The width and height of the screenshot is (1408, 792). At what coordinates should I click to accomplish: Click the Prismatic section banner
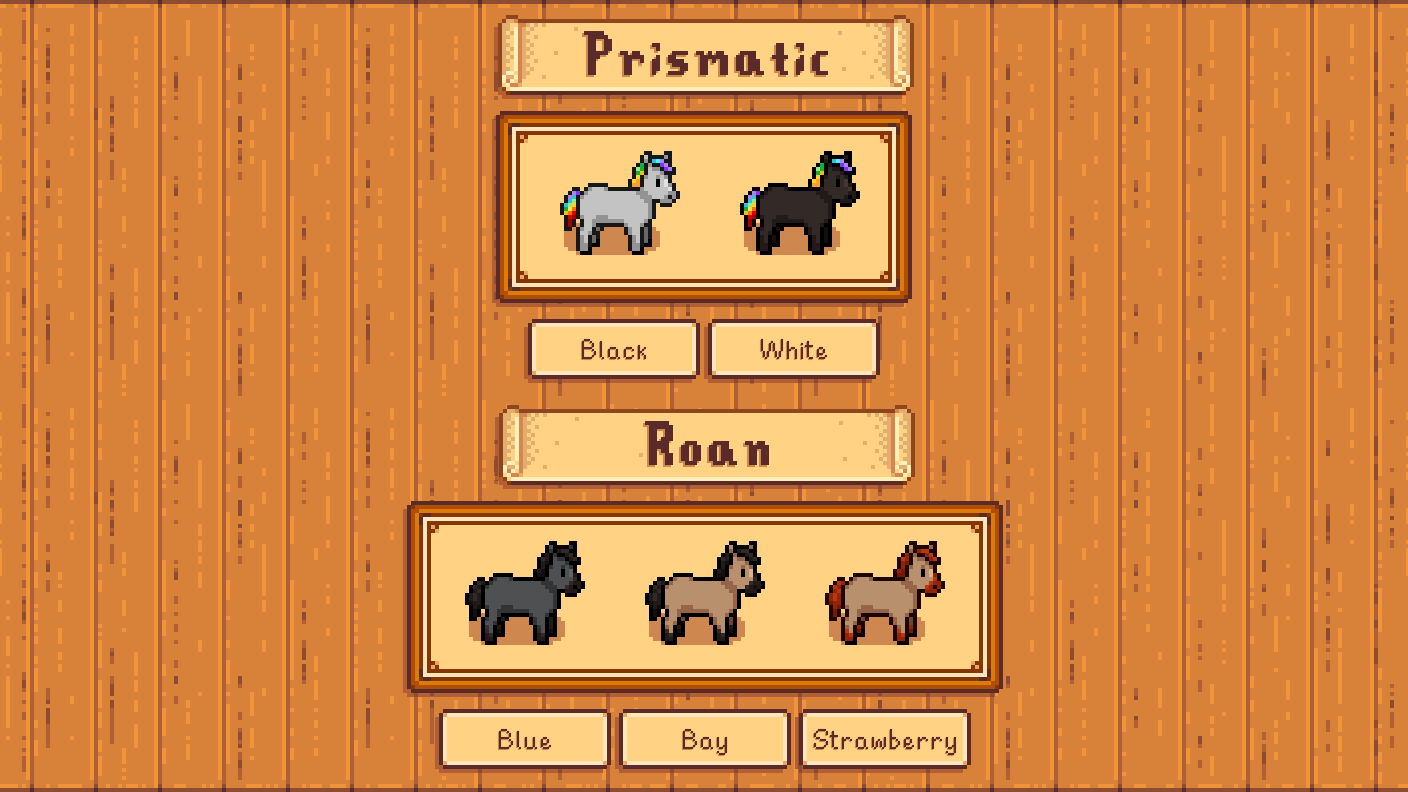(704, 56)
